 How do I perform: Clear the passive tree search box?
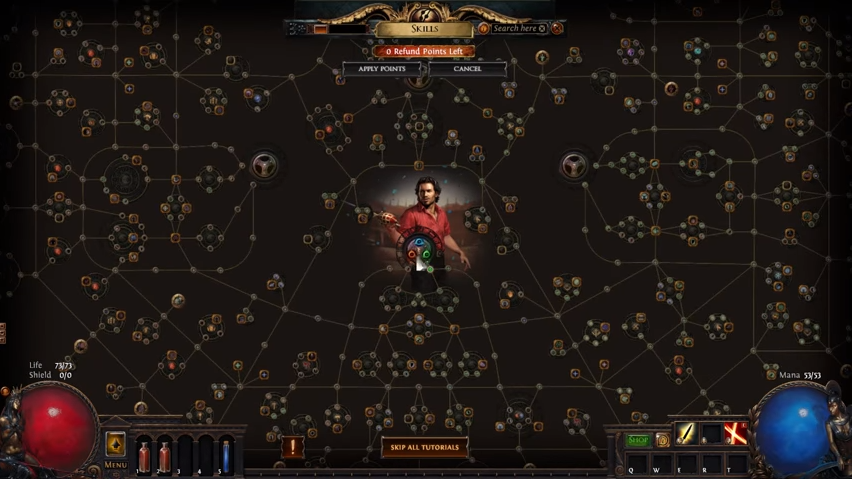(x=542, y=29)
